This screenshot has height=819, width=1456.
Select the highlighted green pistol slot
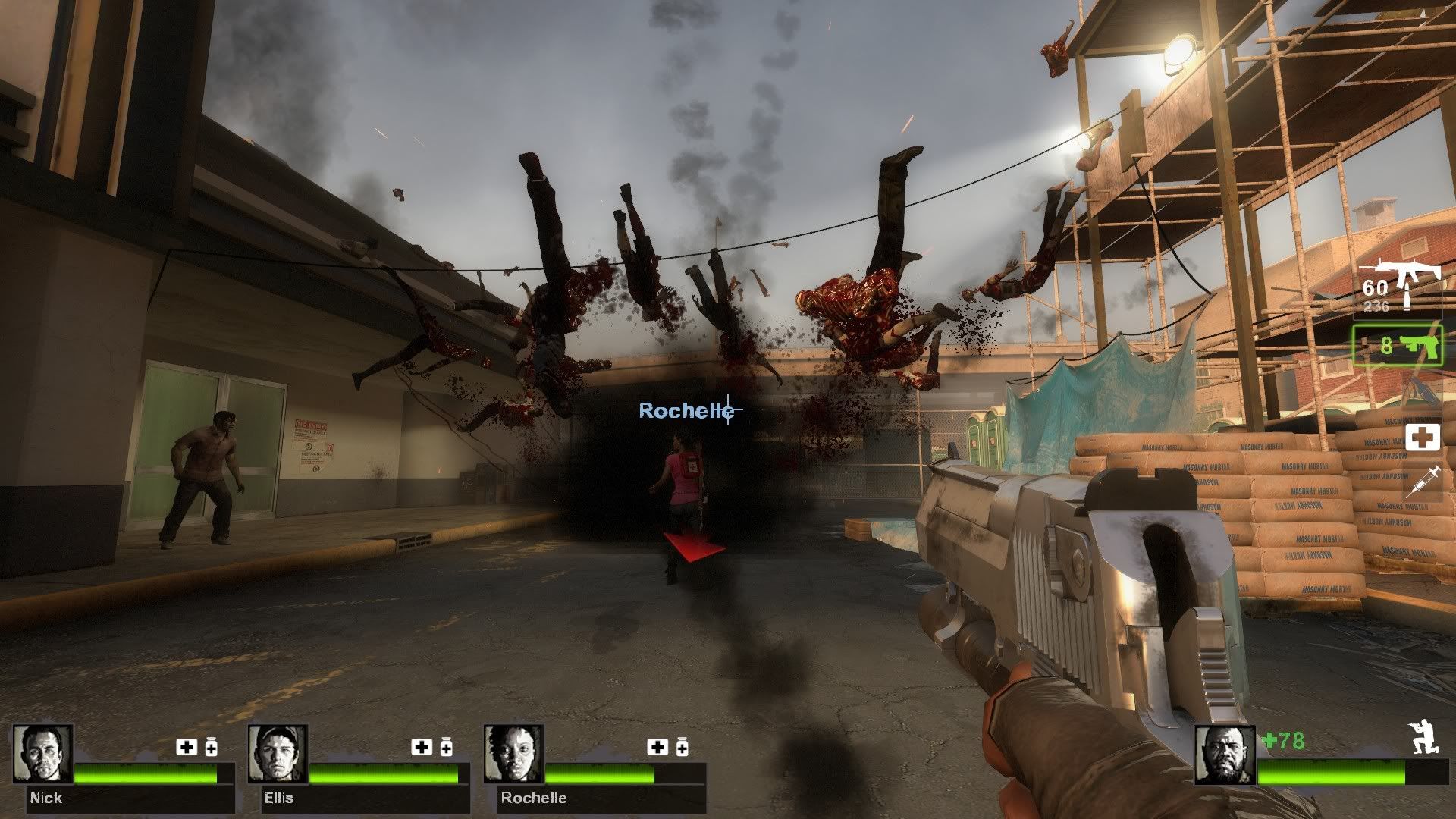(x=1398, y=346)
